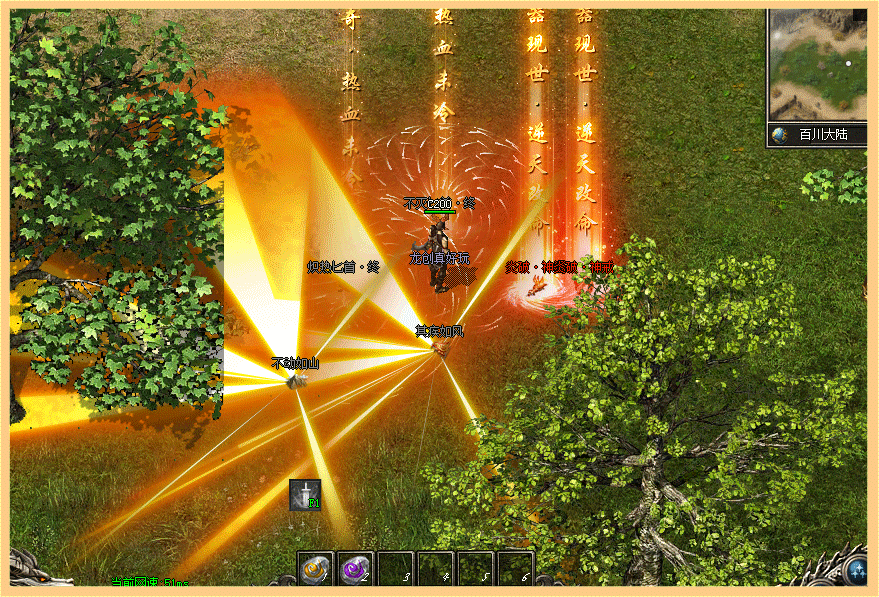Activate the sword skill icon marked F1
Viewport: 879px width, 597px height.
click(x=304, y=494)
